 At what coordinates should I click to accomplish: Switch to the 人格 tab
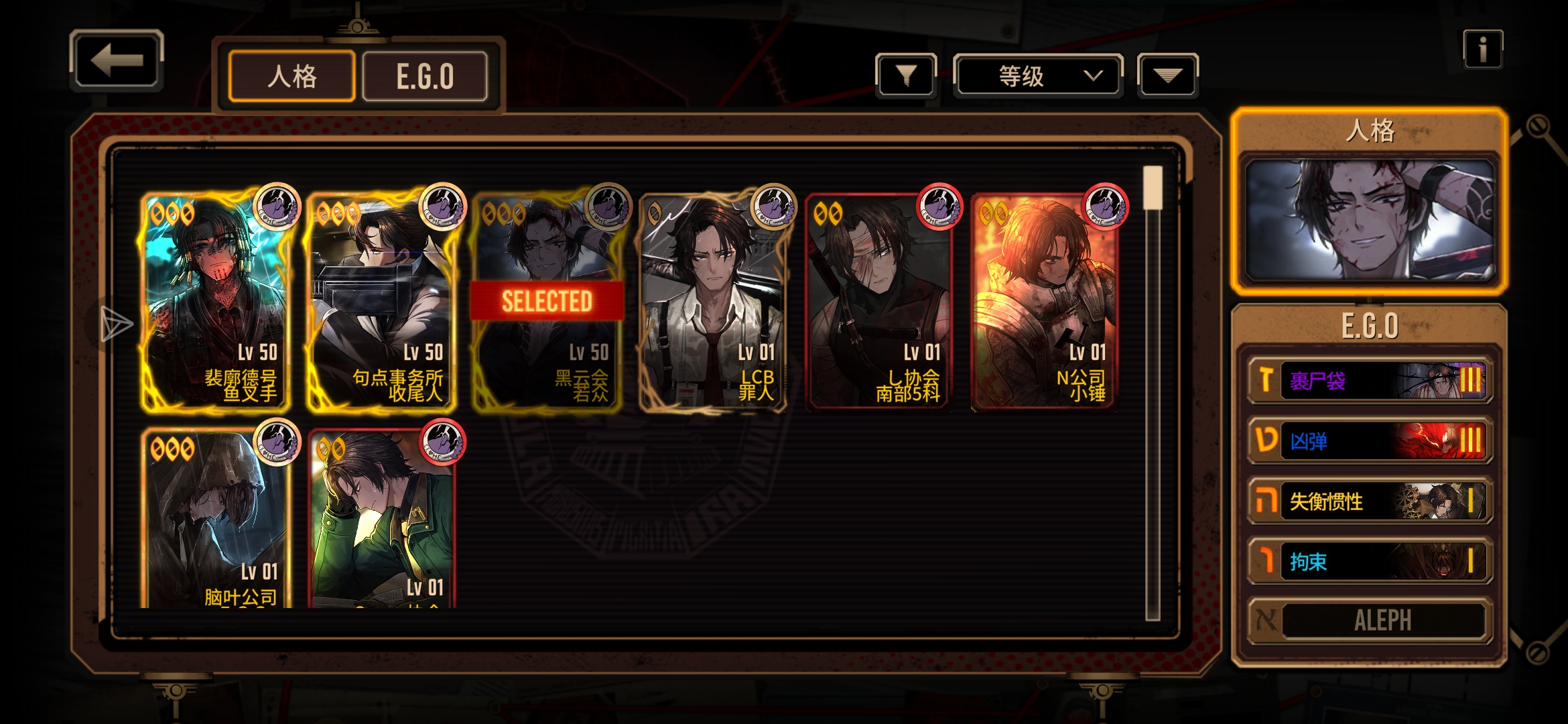pos(291,76)
